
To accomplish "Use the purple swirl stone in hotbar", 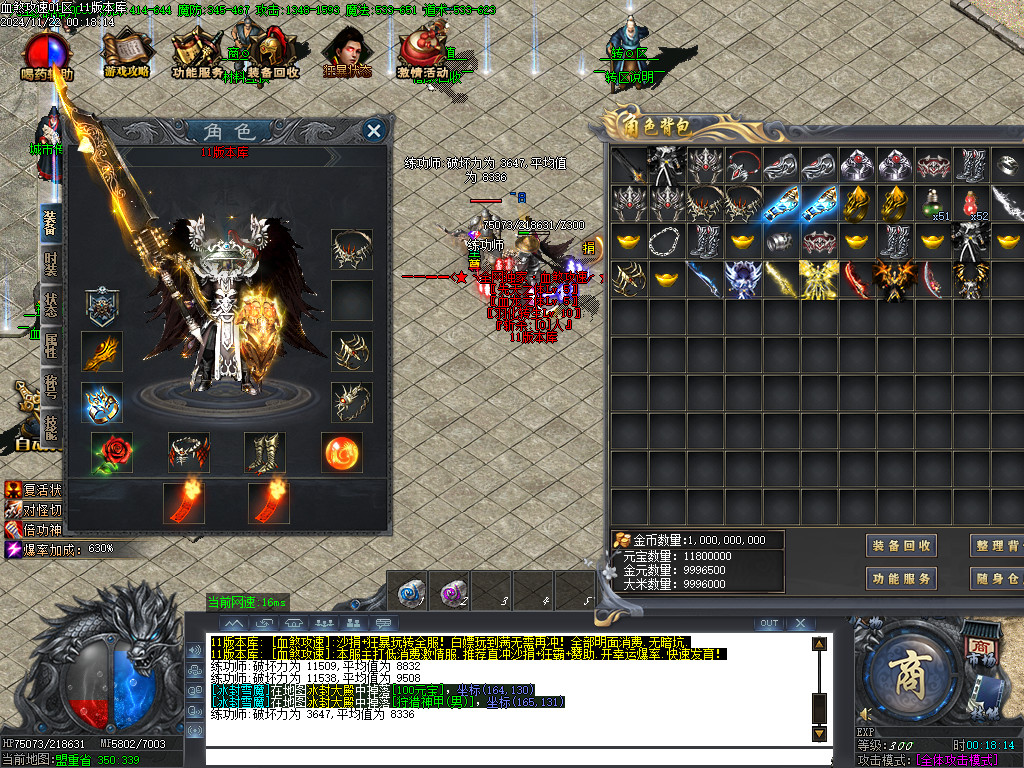I will coord(452,590).
